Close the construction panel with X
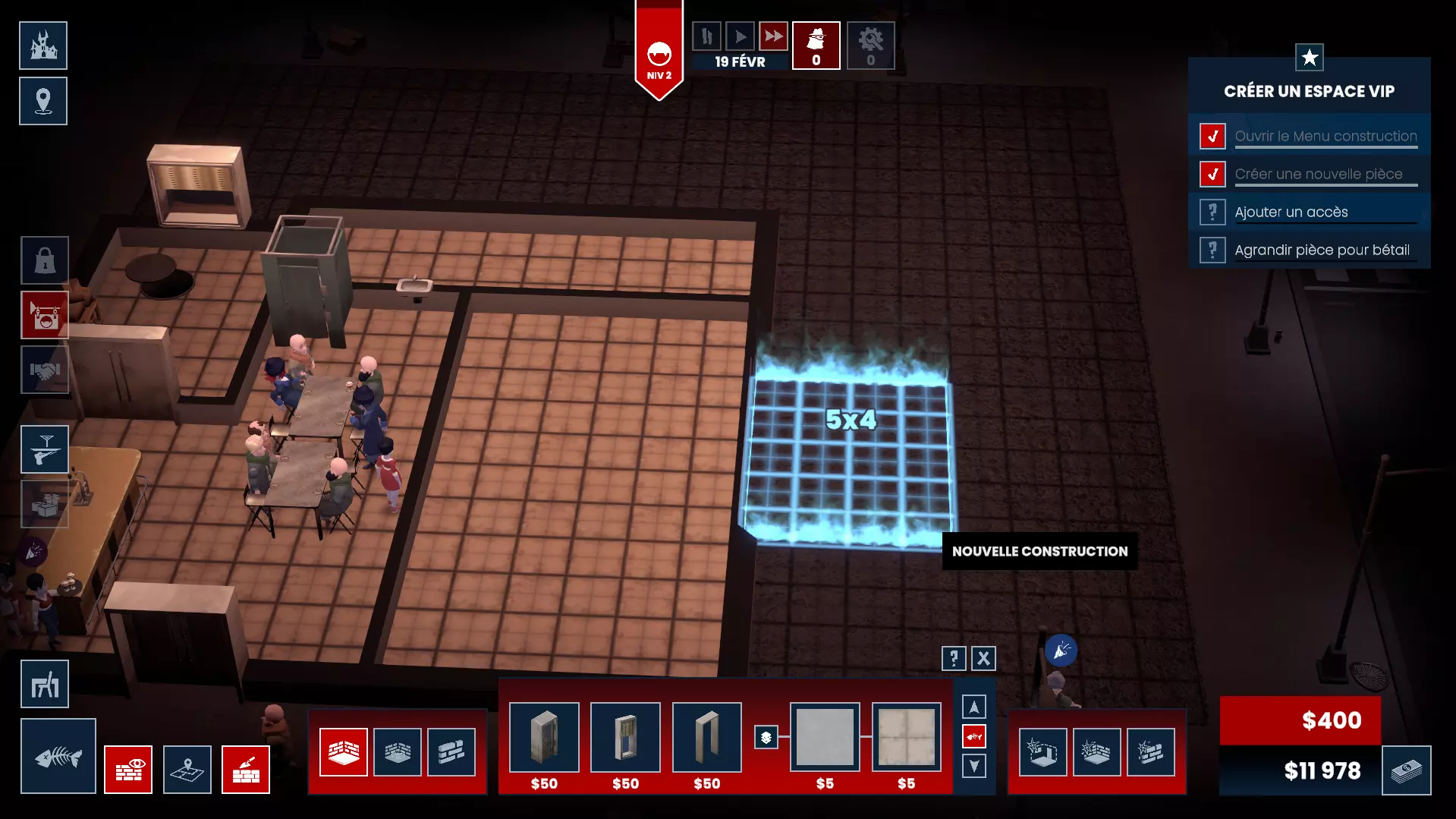This screenshot has height=819, width=1456. coord(983,658)
